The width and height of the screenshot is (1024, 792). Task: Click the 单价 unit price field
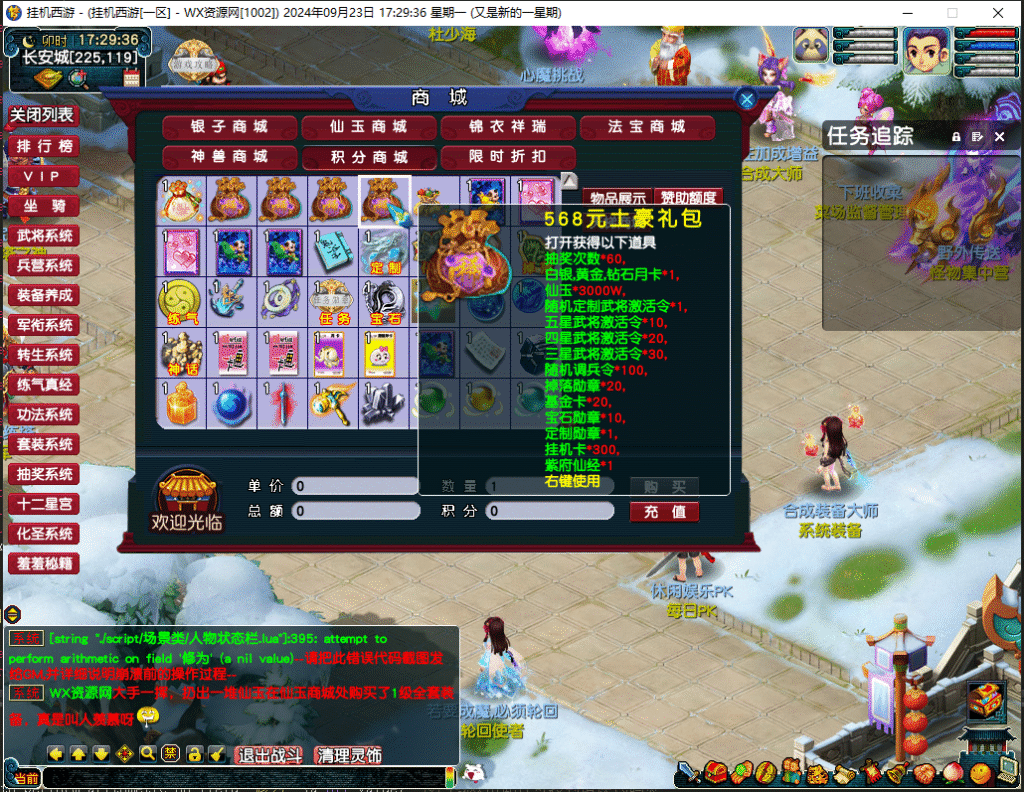355,486
